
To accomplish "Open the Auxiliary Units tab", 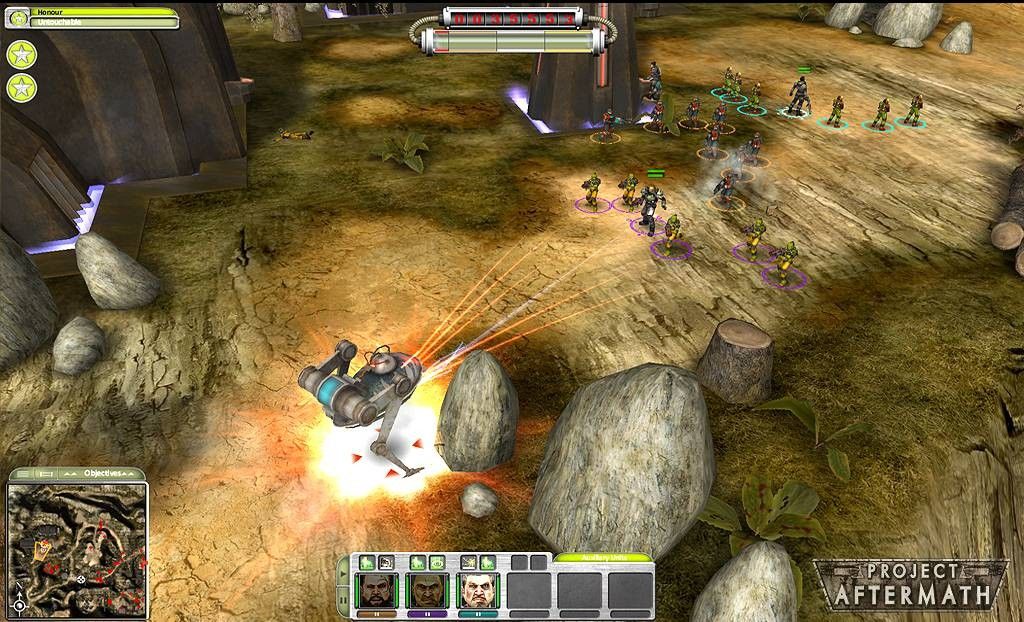I will 603,558.
